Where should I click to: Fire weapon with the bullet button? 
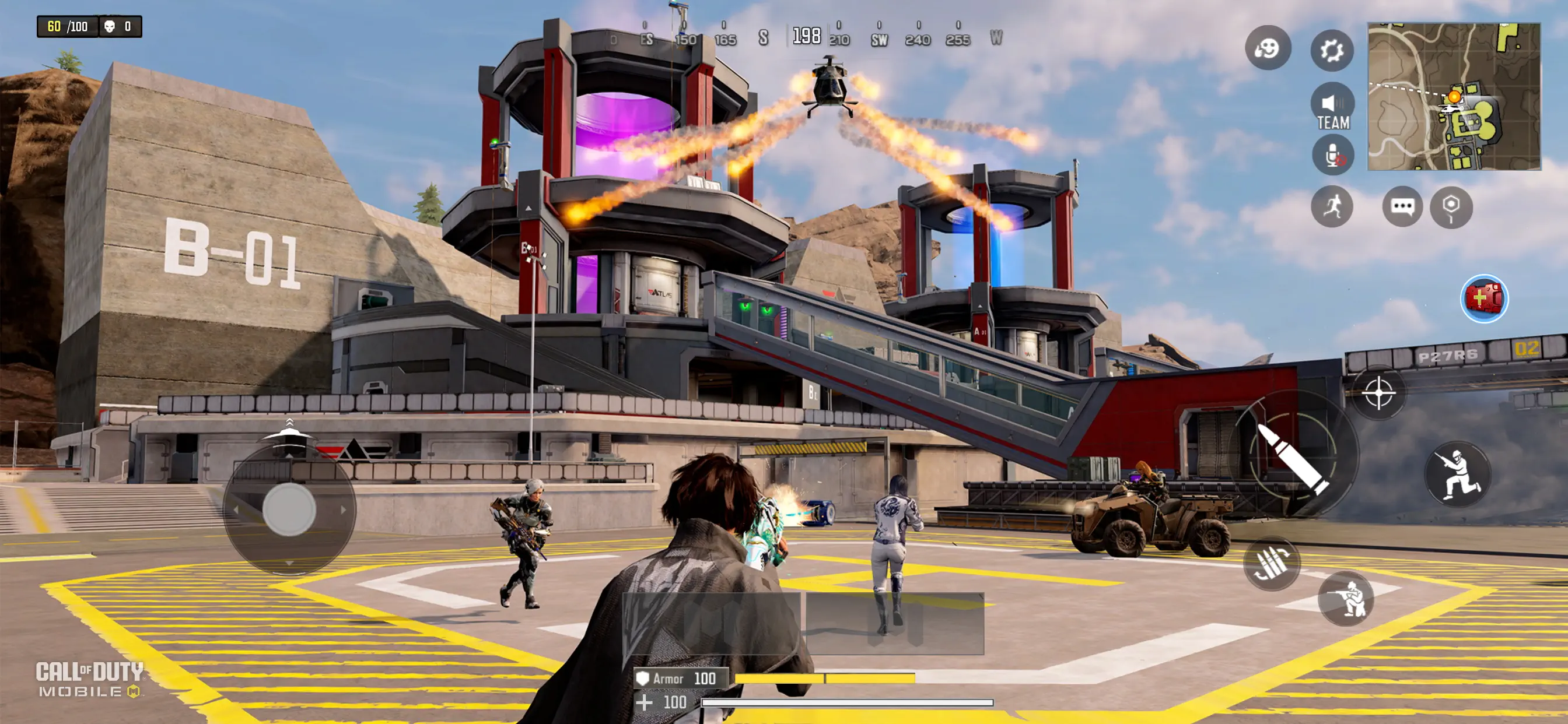[x=1293, y=458]
